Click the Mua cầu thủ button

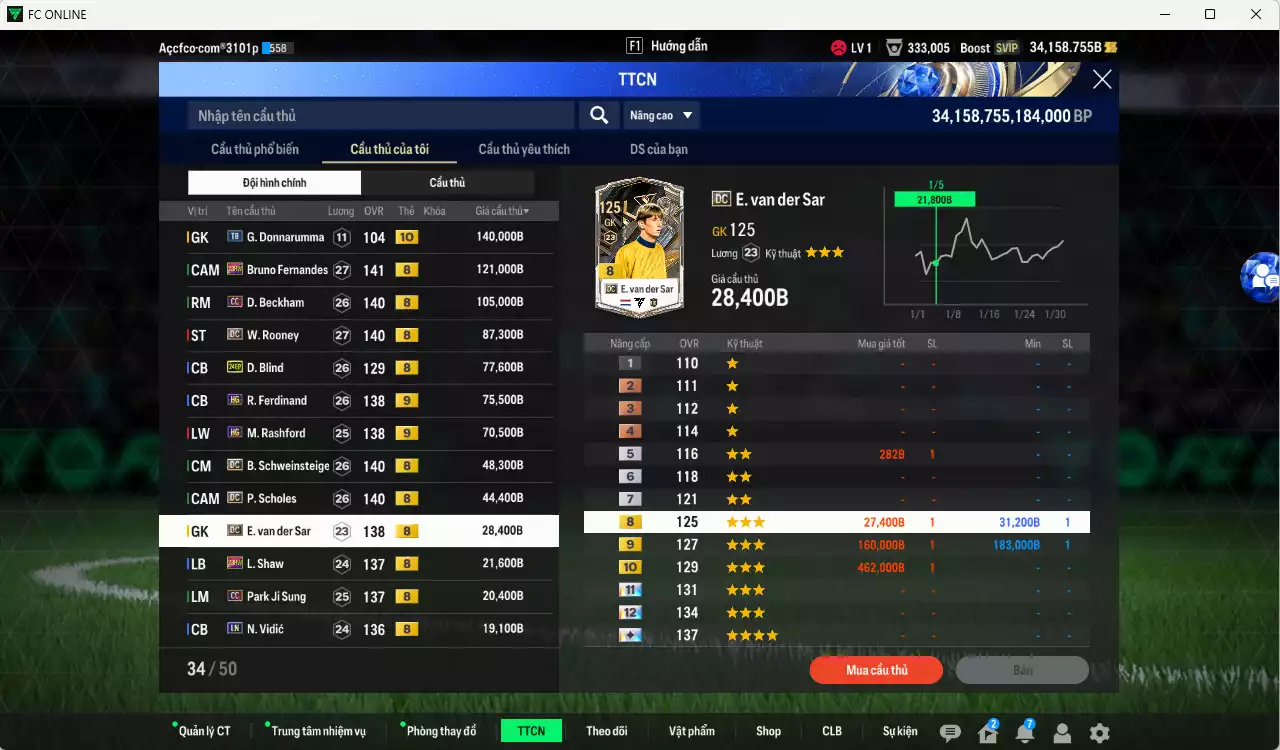pyautogui.click(x=876, y=669)
